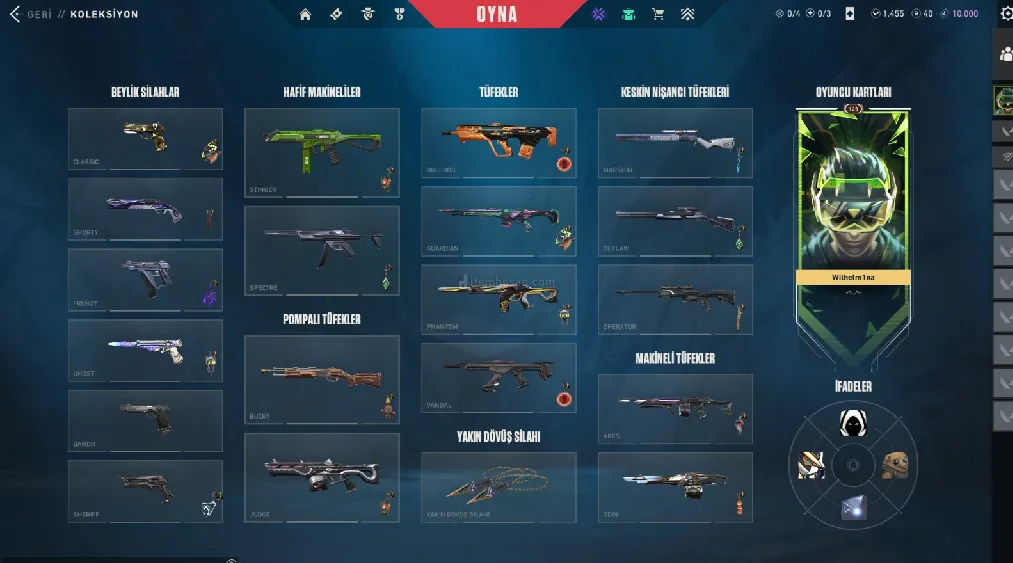1013x563 pixels.
Task: Open settings with the gear icon
Action: pyautogui.click(x=1005, y=15)
